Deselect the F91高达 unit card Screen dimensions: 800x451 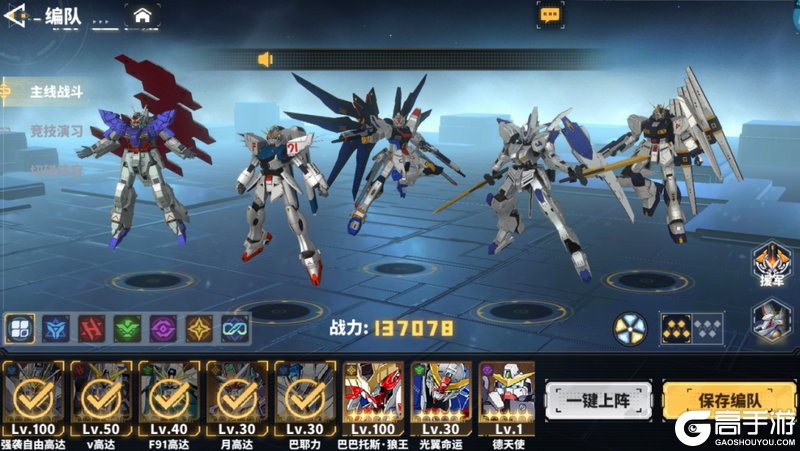click(169, 397)
